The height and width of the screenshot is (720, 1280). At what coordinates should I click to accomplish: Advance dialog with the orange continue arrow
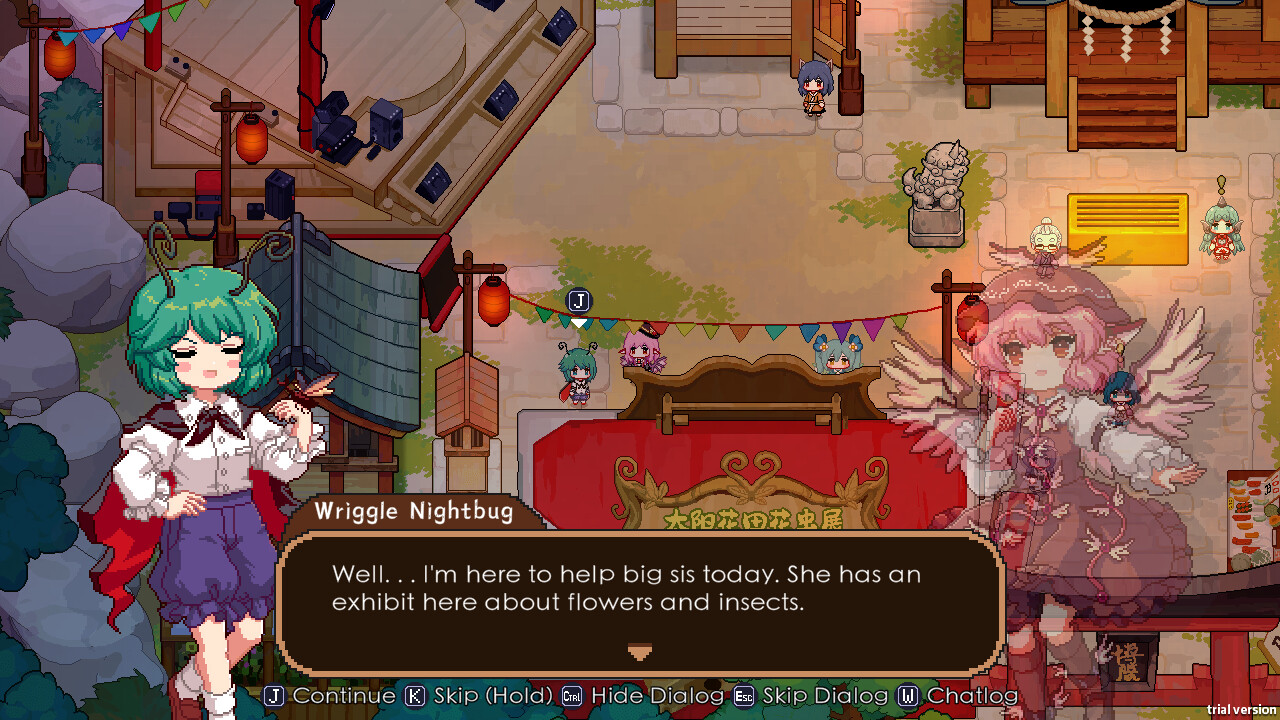pos(639,652)
